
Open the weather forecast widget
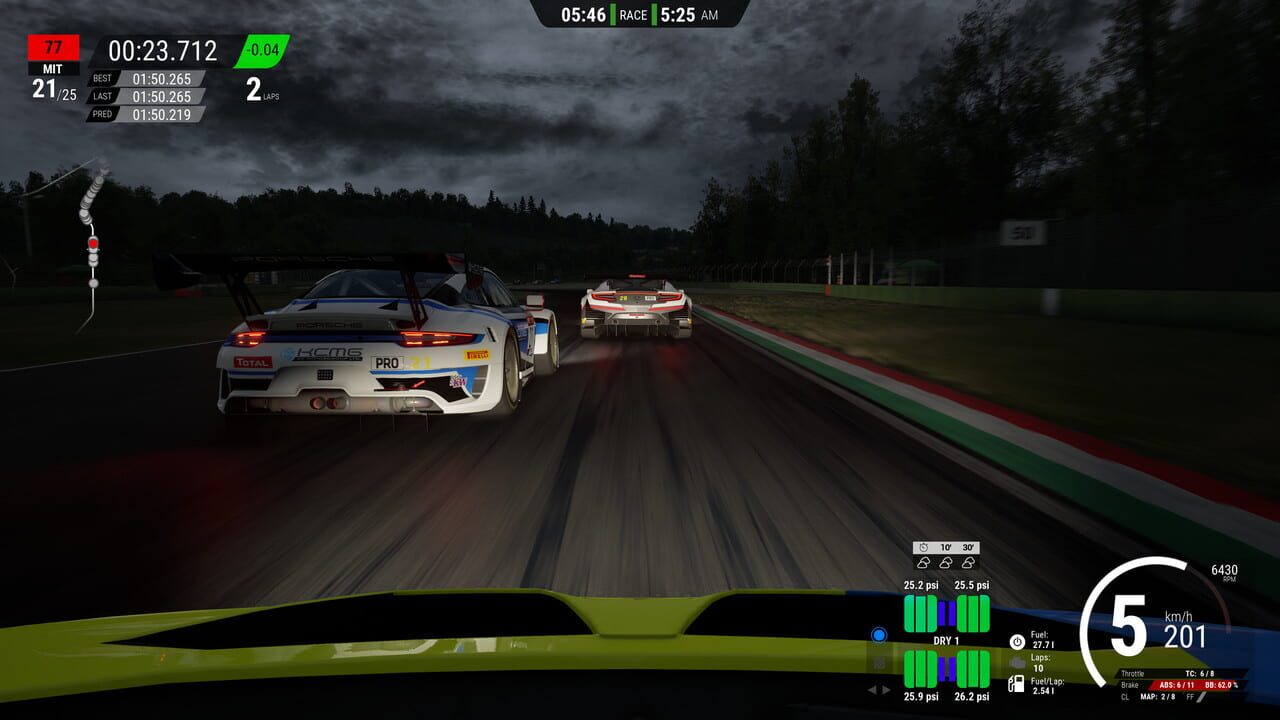tap(945, 556)
